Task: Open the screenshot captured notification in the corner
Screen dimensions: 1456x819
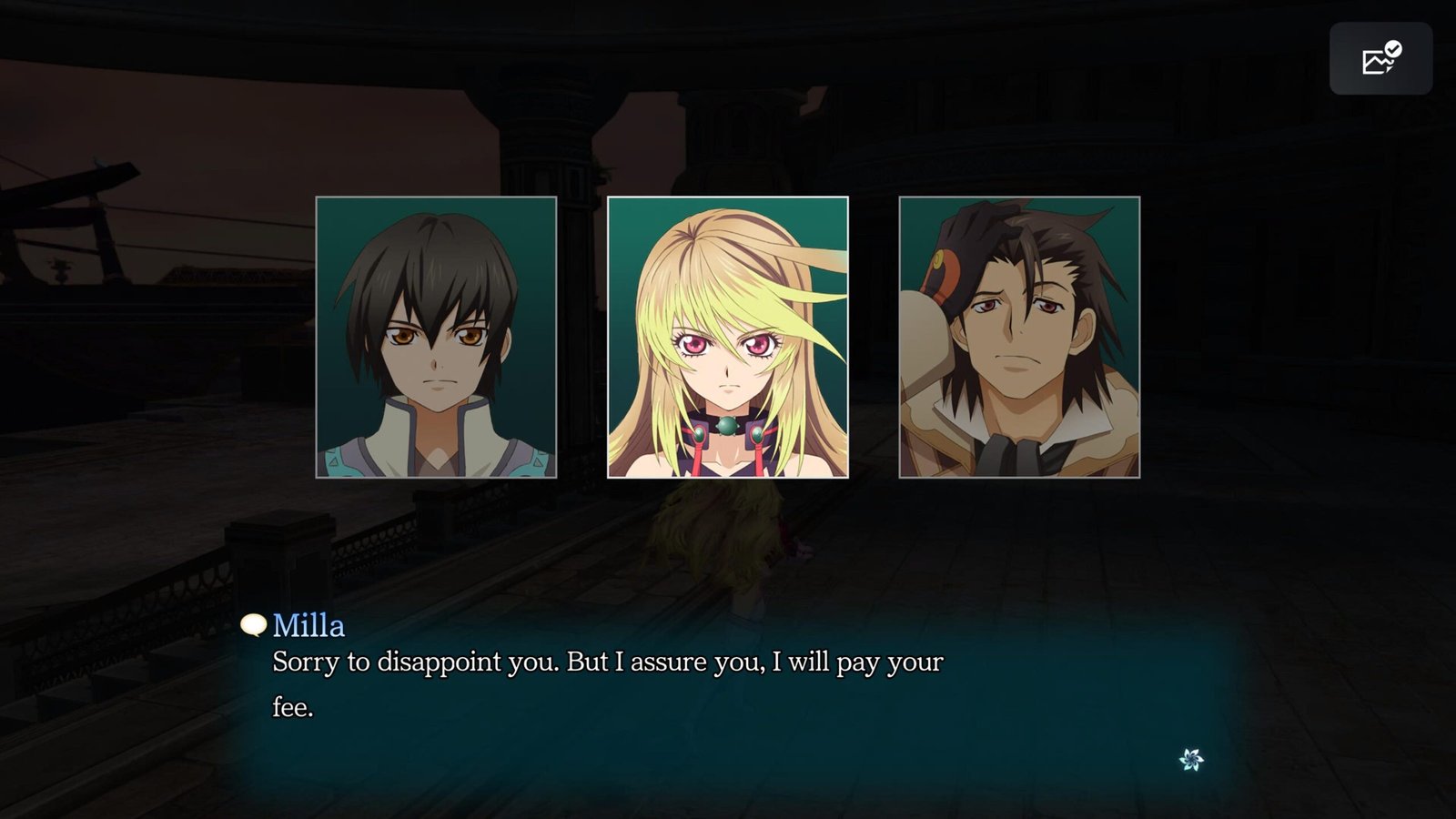Action: pos(1380,59)
